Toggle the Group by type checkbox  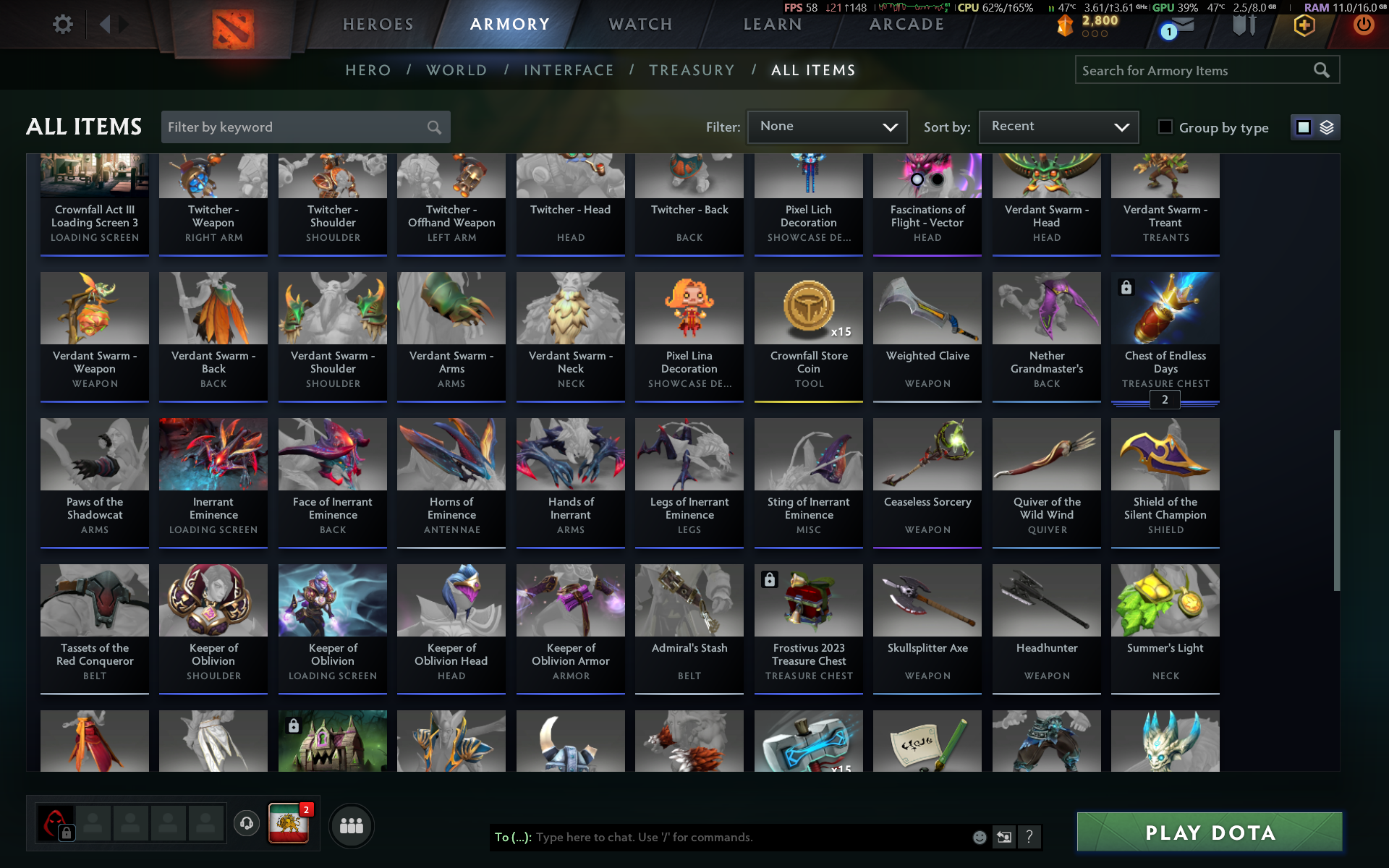pyautogui.click(x=1165, y=127)
